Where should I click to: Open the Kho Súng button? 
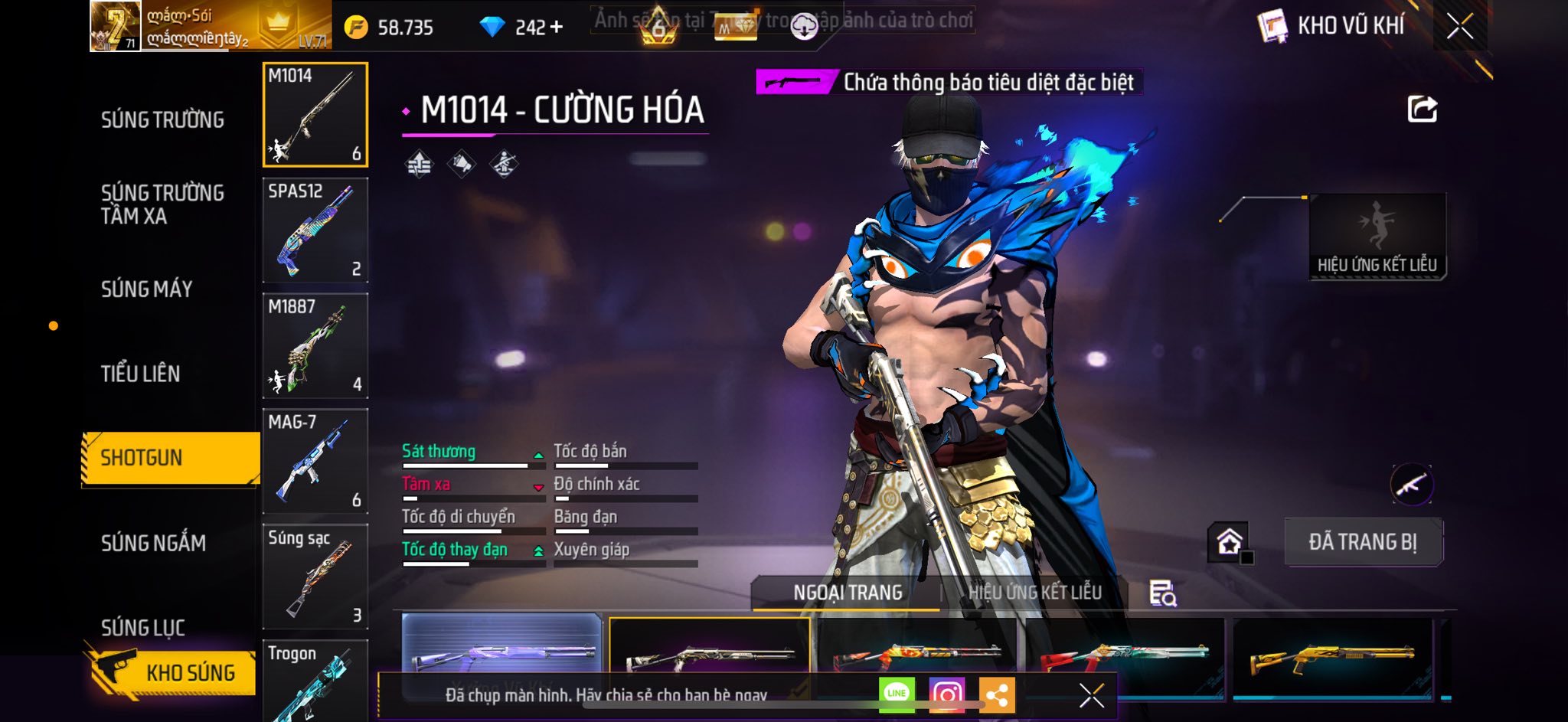pyautogui.click(x=172, y=672)
